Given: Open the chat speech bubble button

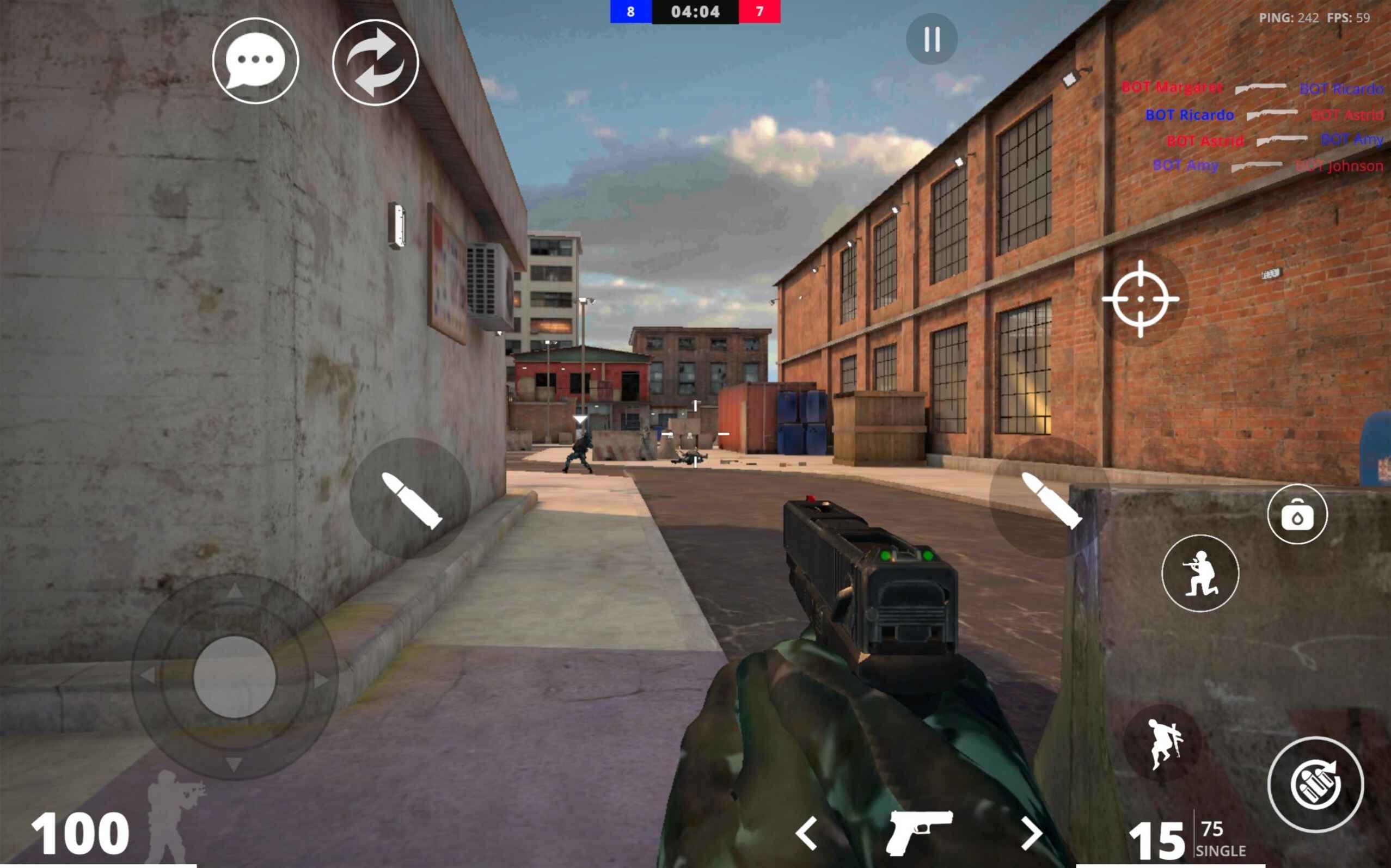Looking at the screenshot, I should coord(255,61).
